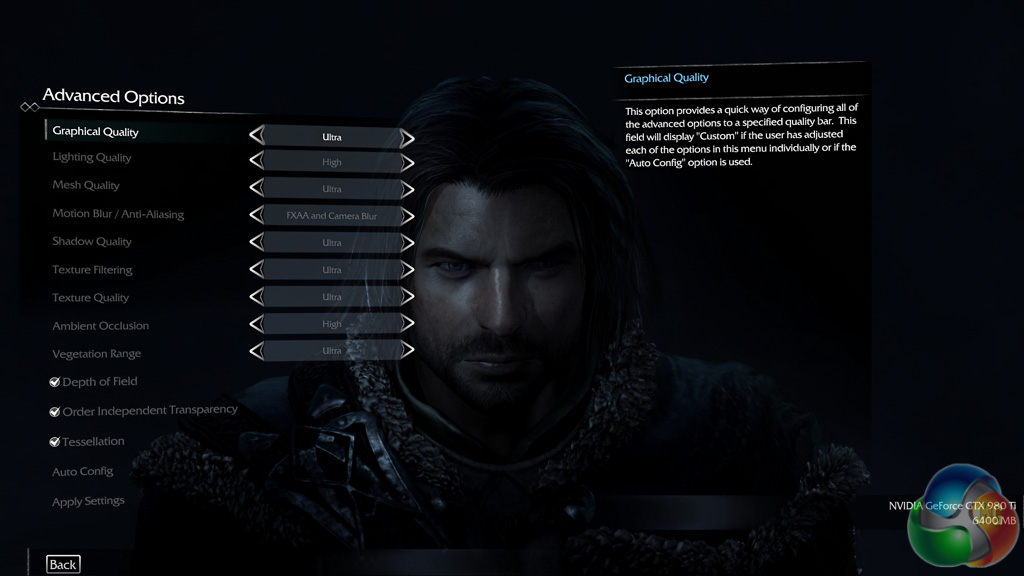
Task: Disable the Tessellation checkbox
Action: 55,441
